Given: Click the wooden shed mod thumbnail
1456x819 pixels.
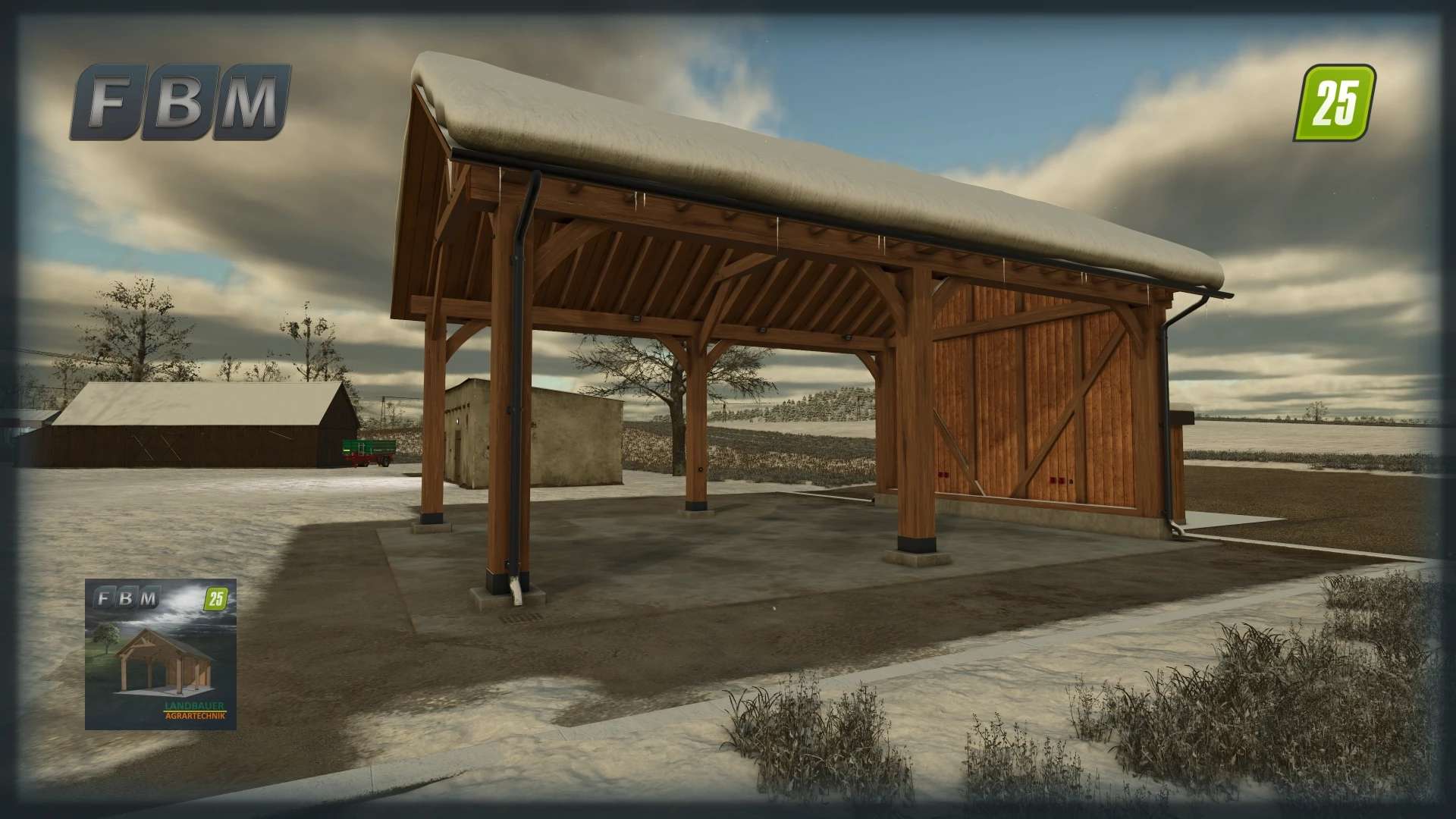Looking at the screenshot, I should click(160, 654).
